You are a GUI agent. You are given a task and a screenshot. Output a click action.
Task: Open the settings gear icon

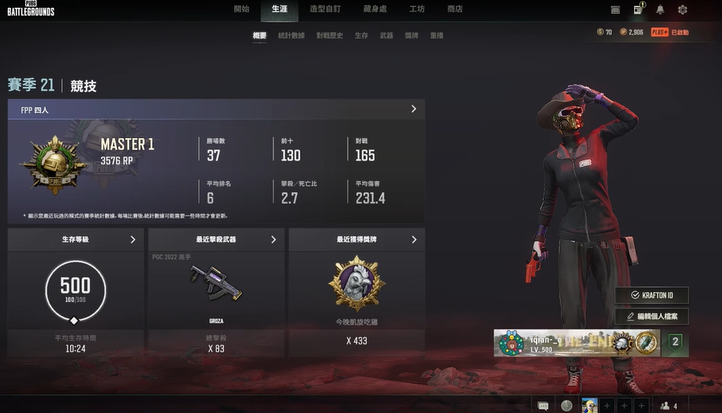683,10
